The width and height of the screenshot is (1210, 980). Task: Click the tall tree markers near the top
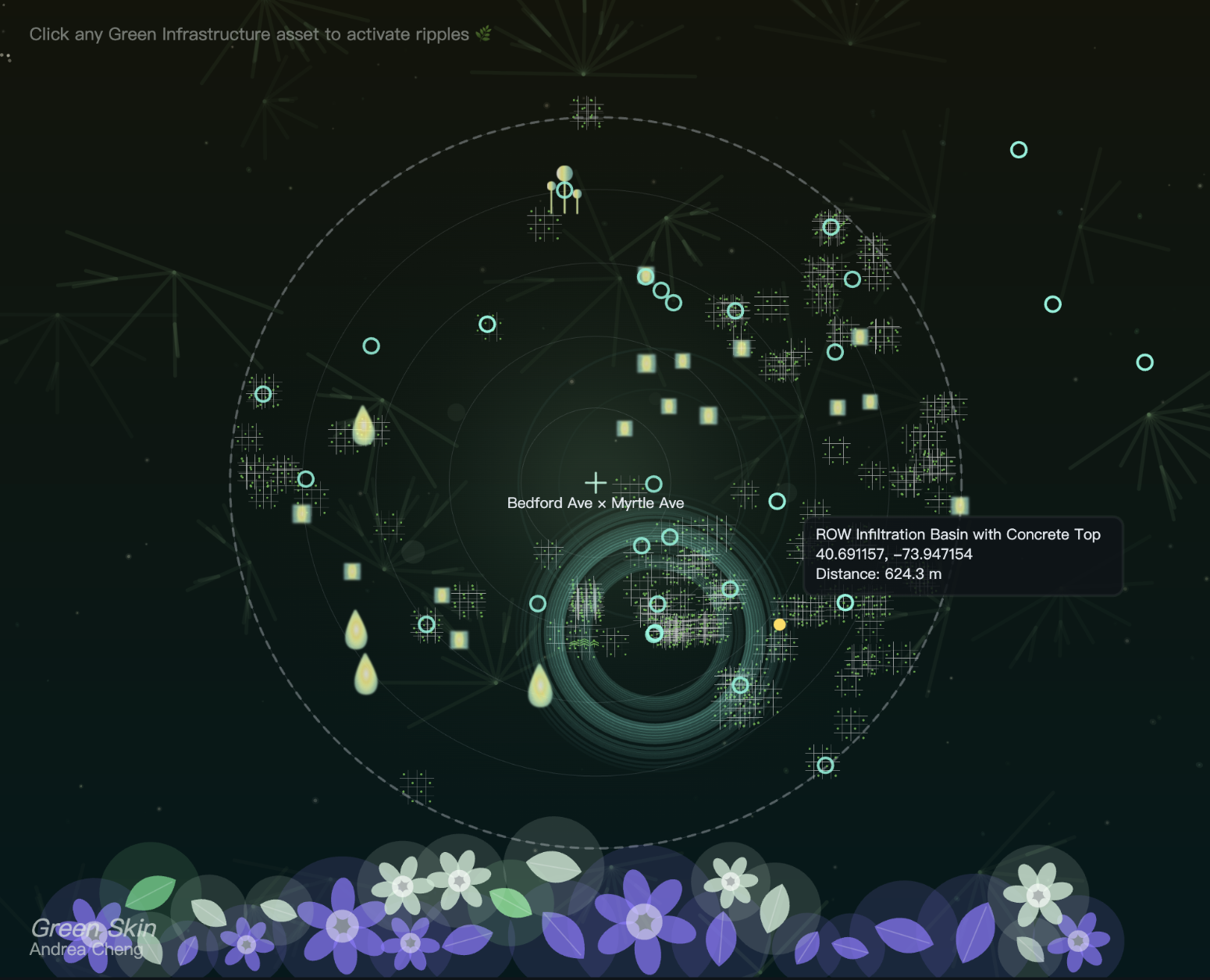pyautogui.click(x=564, y=187)
